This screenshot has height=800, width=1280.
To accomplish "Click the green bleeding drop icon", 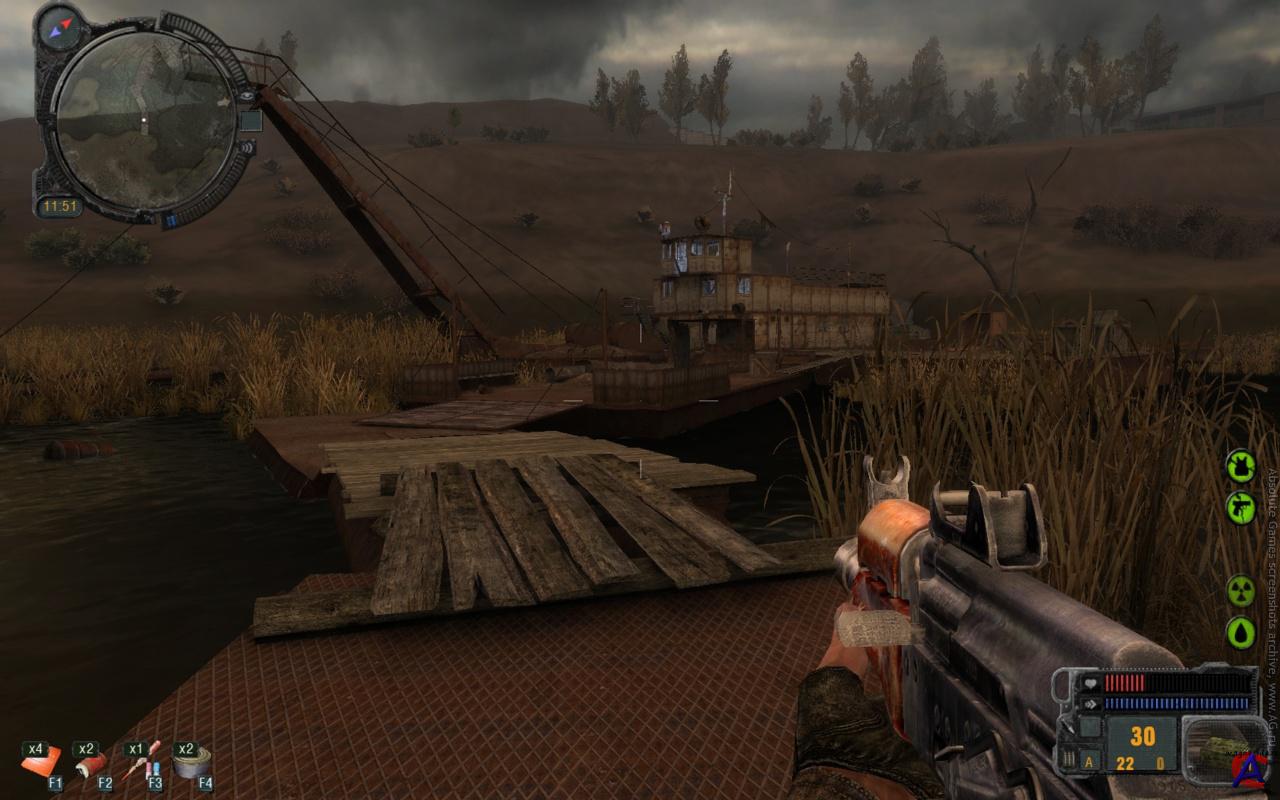I will click(1240, 632).
